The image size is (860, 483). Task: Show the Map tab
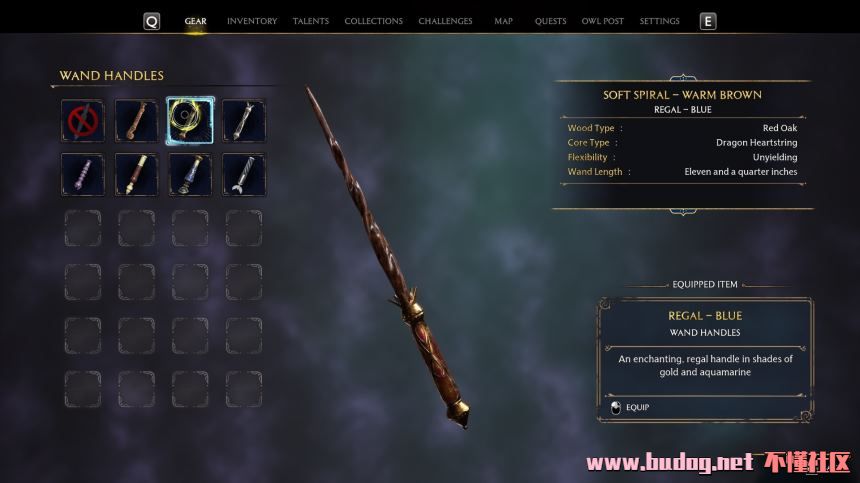click(504, 21)
